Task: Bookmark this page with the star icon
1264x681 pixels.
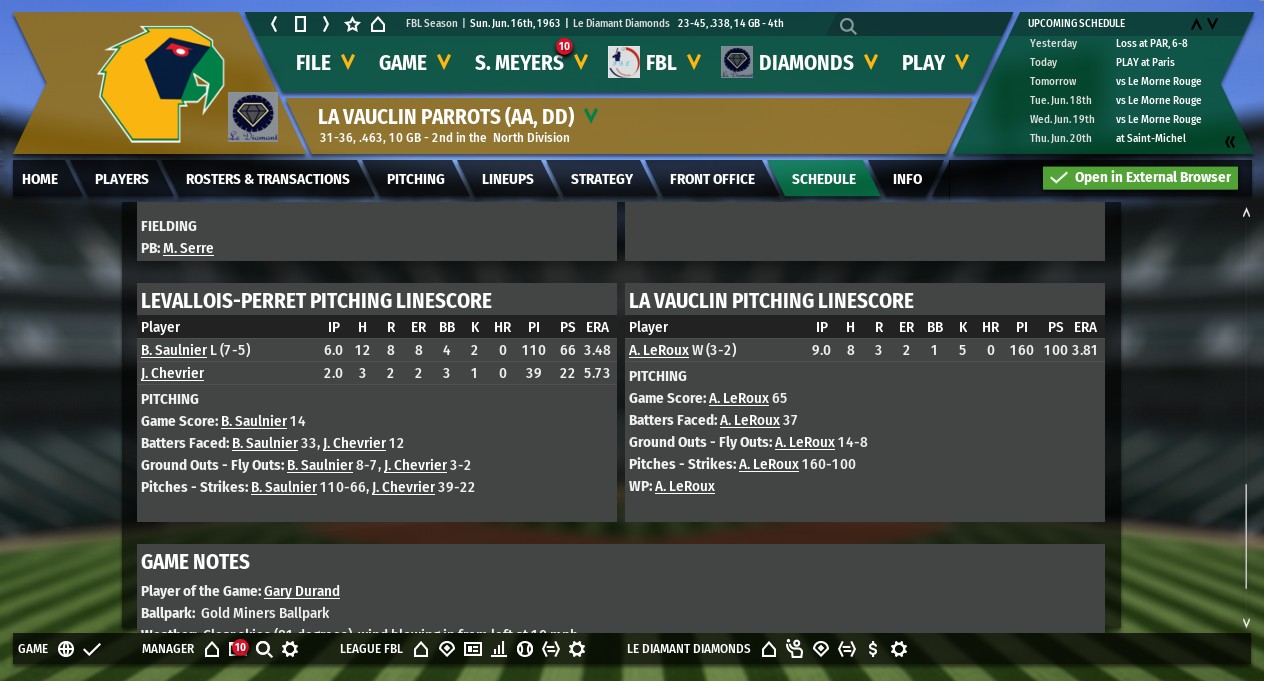Action: [x=352, y=24]
